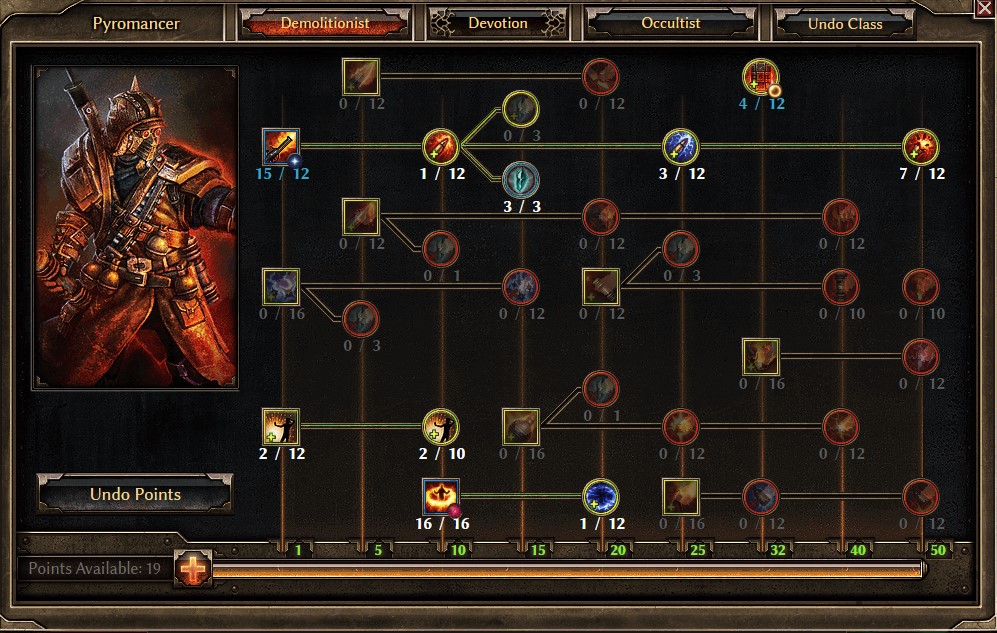Select the blue skill with 3 / 12 points
The width and height of the screenshot is (997, 633).
[681, 147]
